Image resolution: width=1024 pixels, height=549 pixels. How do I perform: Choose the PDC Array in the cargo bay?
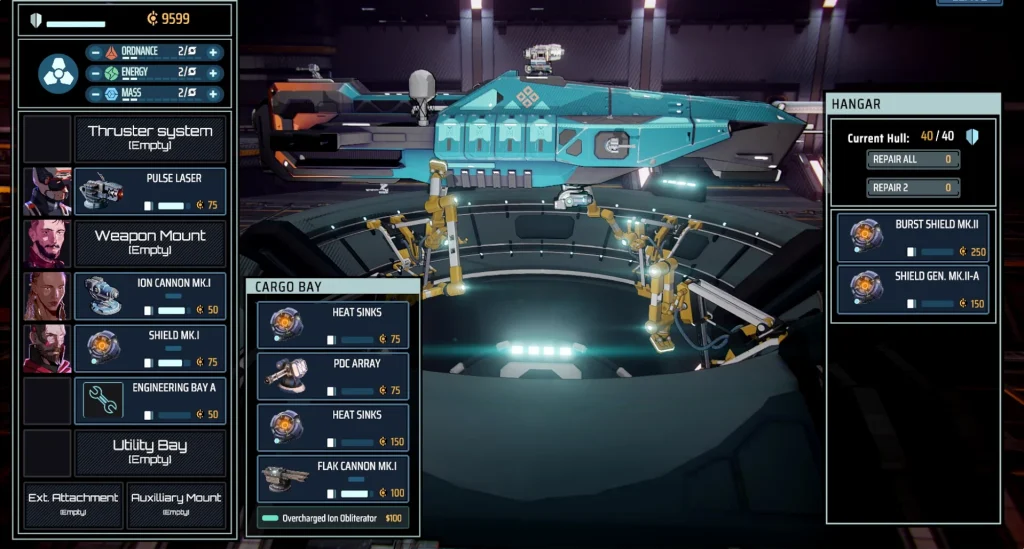[333, 376]
